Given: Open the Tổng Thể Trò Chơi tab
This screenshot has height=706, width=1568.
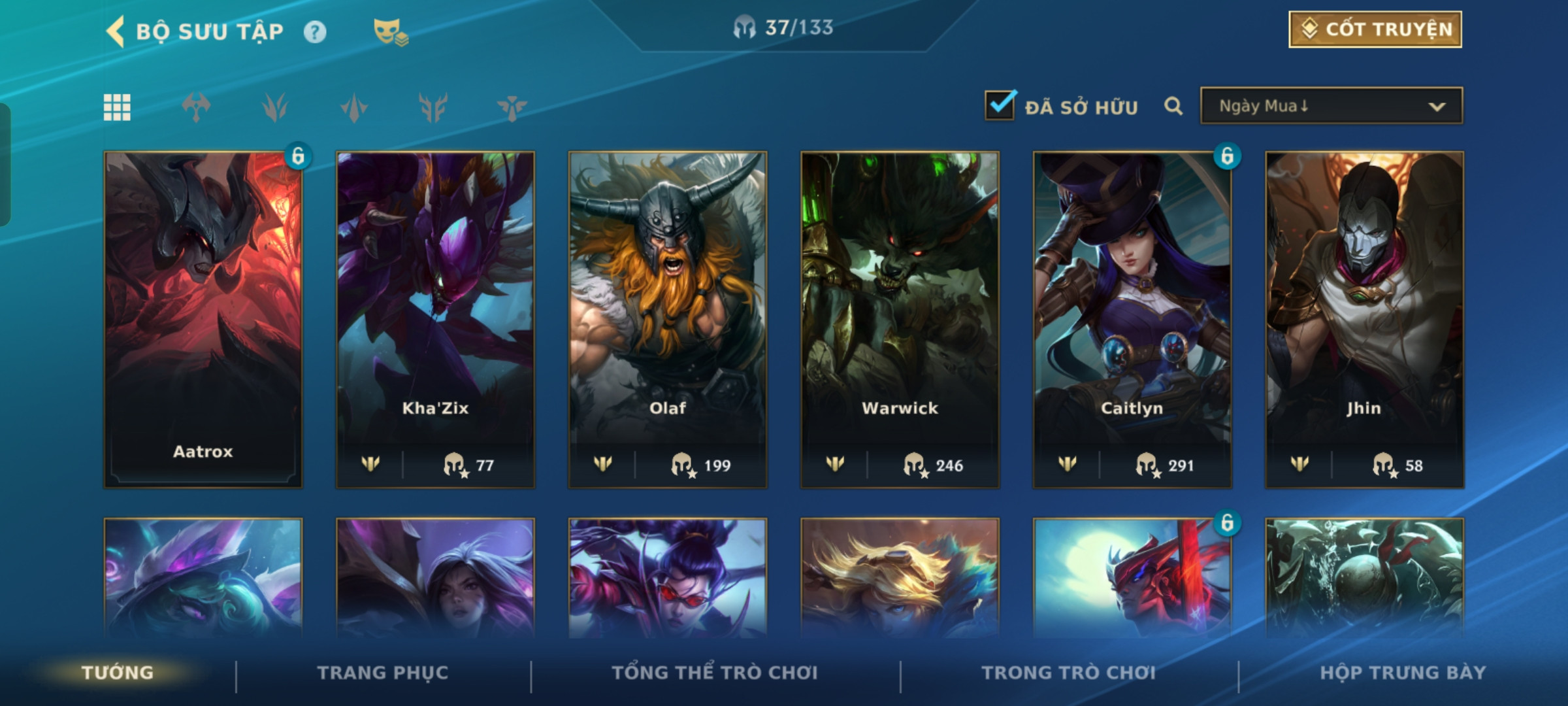Looking at the screenshot, I should pyautogui.click(x=715, y=673).
